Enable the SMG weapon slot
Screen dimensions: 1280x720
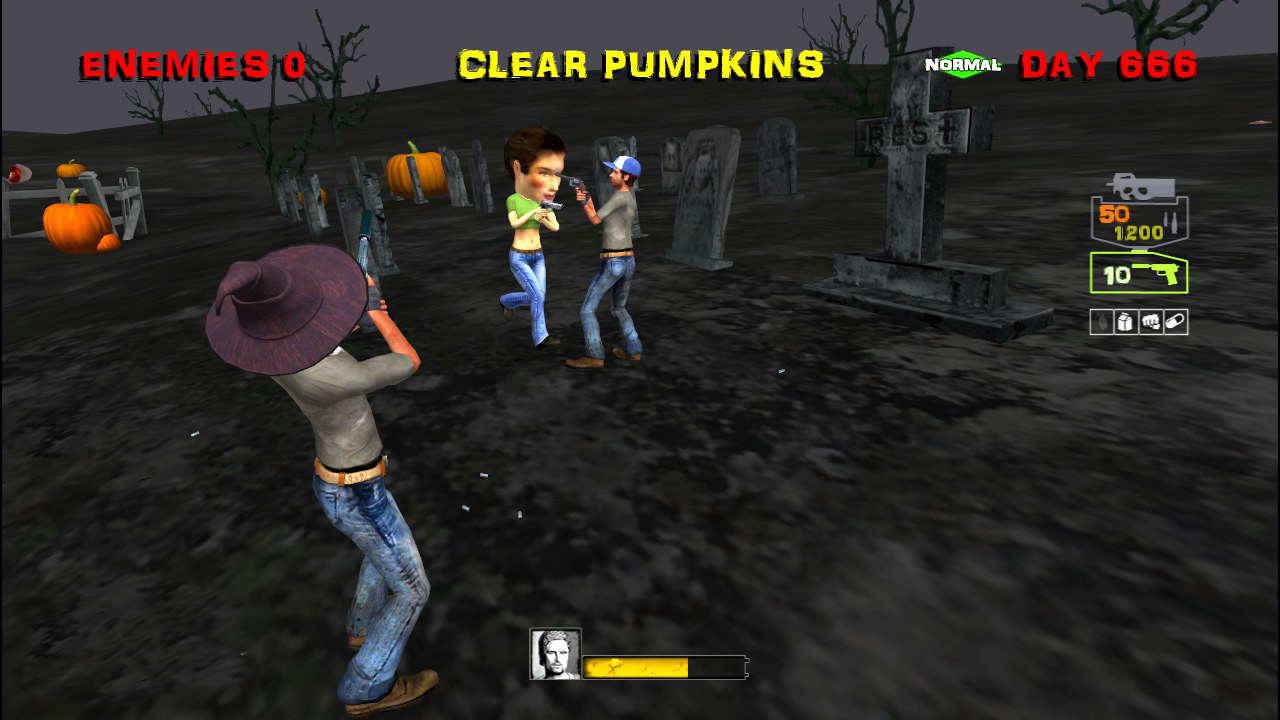[x=1138, y=215]
